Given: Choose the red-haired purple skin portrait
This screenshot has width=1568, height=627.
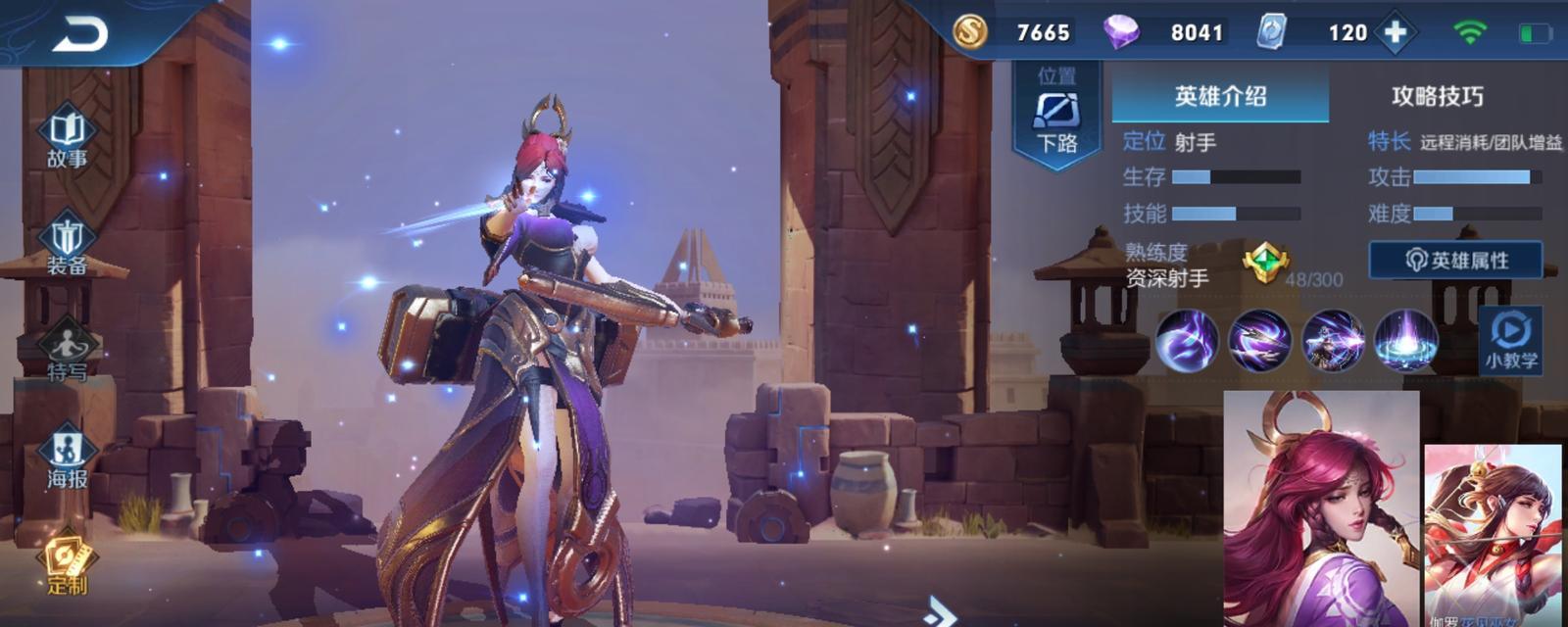Looking at the screenshot, I should tap(1320, 507).
